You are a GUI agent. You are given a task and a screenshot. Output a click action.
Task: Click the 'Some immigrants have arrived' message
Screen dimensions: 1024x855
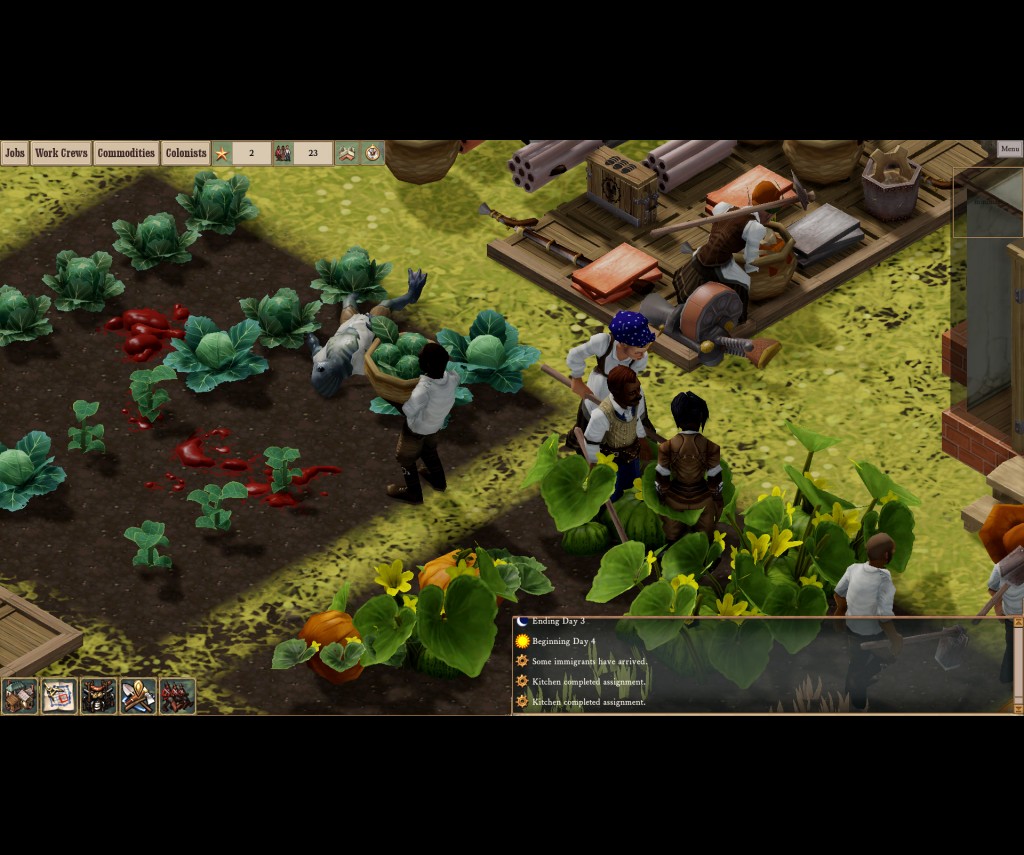pyautogui.click(x=589, y=661)
